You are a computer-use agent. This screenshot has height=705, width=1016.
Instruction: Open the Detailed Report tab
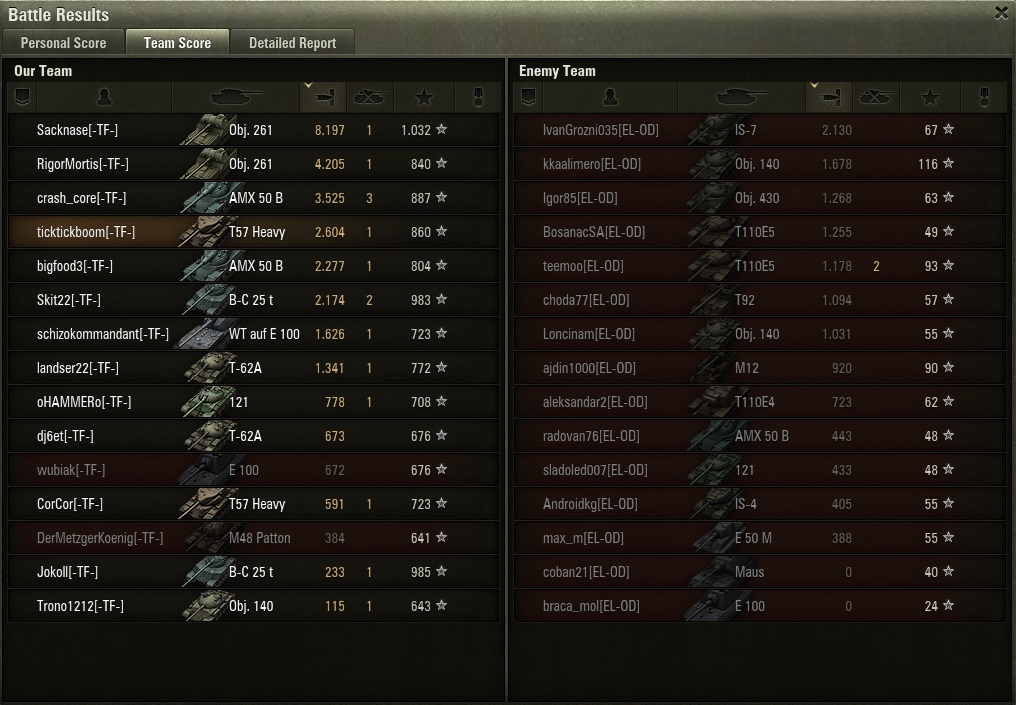(x=292, y=43)
